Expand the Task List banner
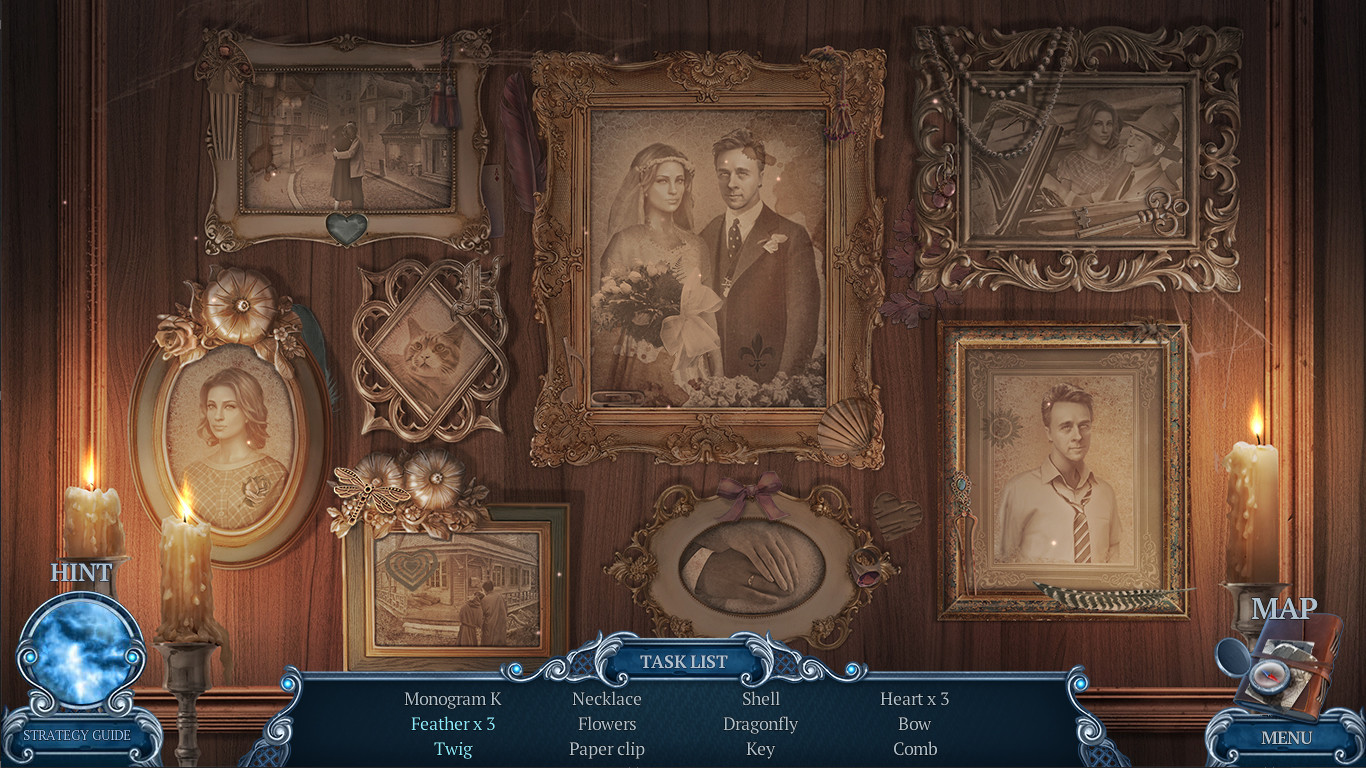The width and height of the screenshot is (1366, 768). coord(683,661)
